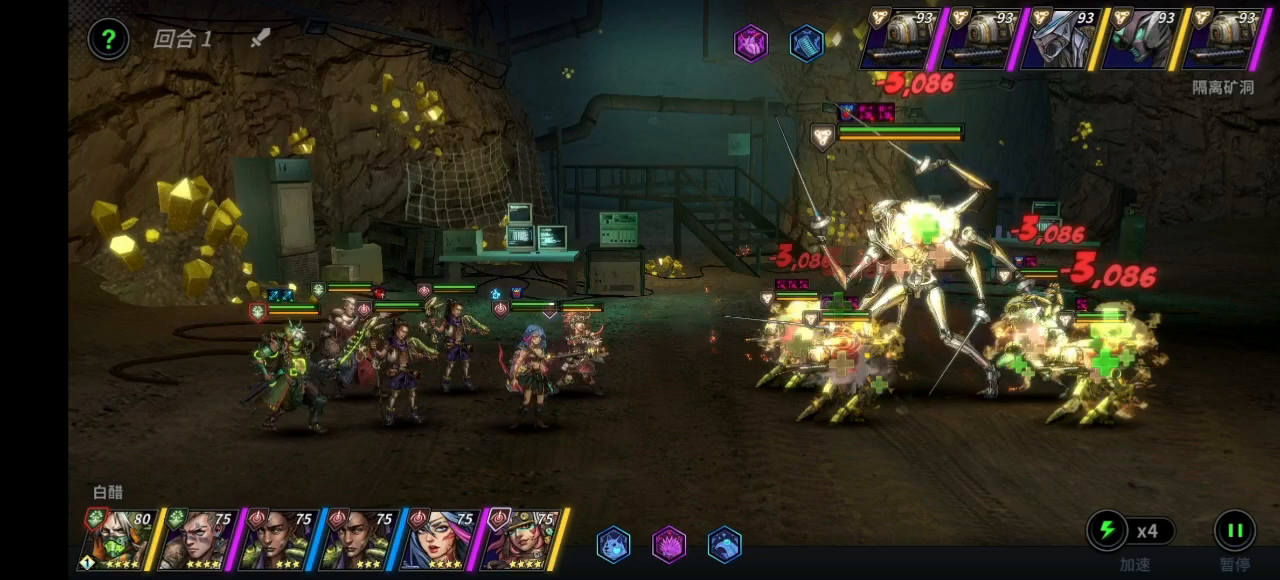The height and width of the screenshot is (580, 1280).
Task: View the teal-eyed alien enemy portrait
Action: (x=1140, y=40)
